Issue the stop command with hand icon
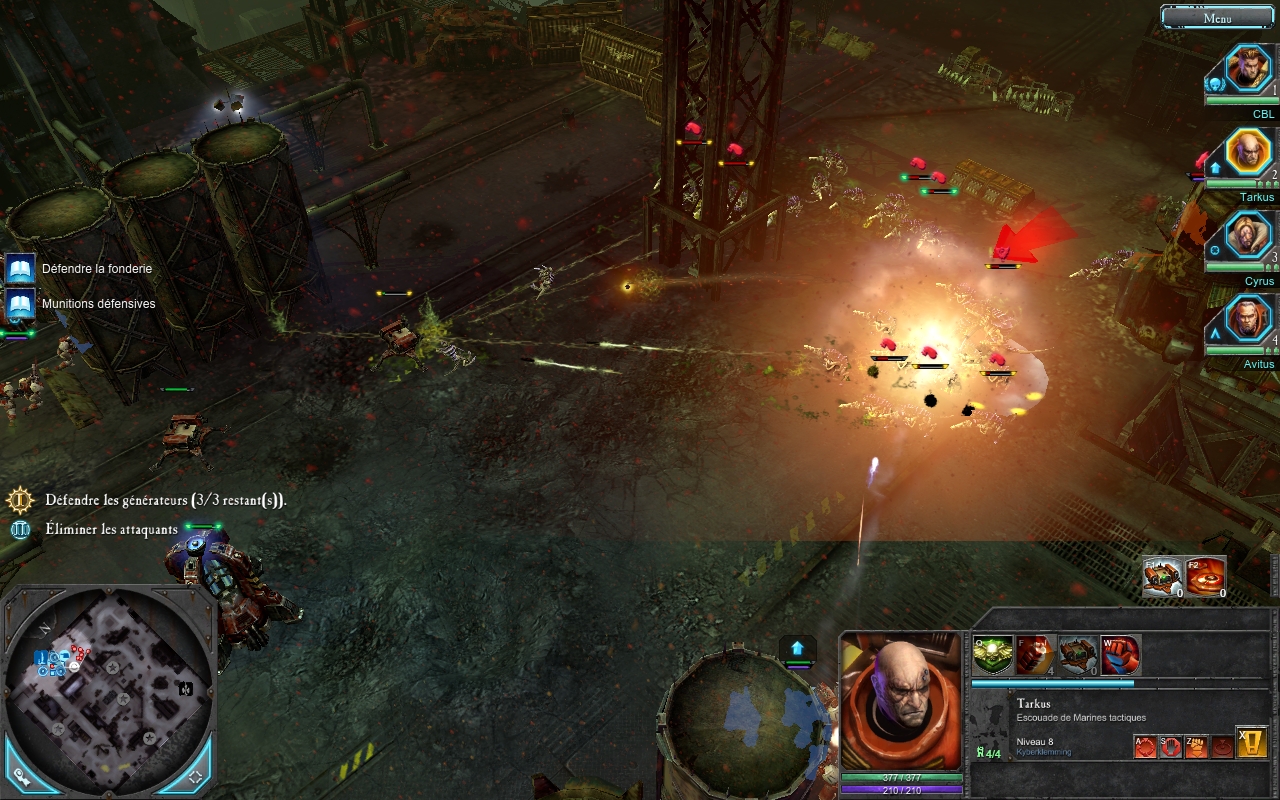Screen dimensions: 1280x800 tap(1171, 746)
